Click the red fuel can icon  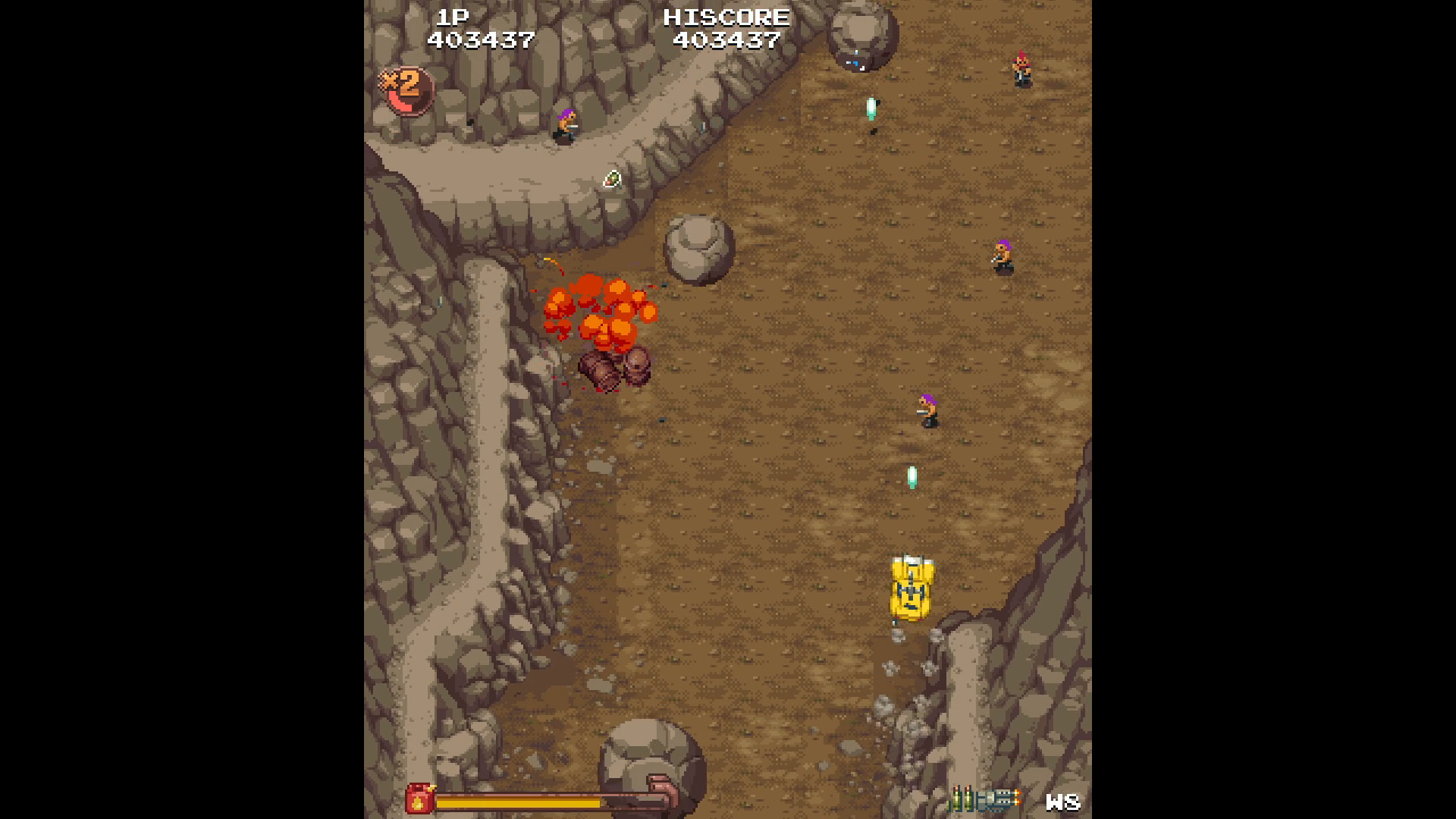pos(421,799)
